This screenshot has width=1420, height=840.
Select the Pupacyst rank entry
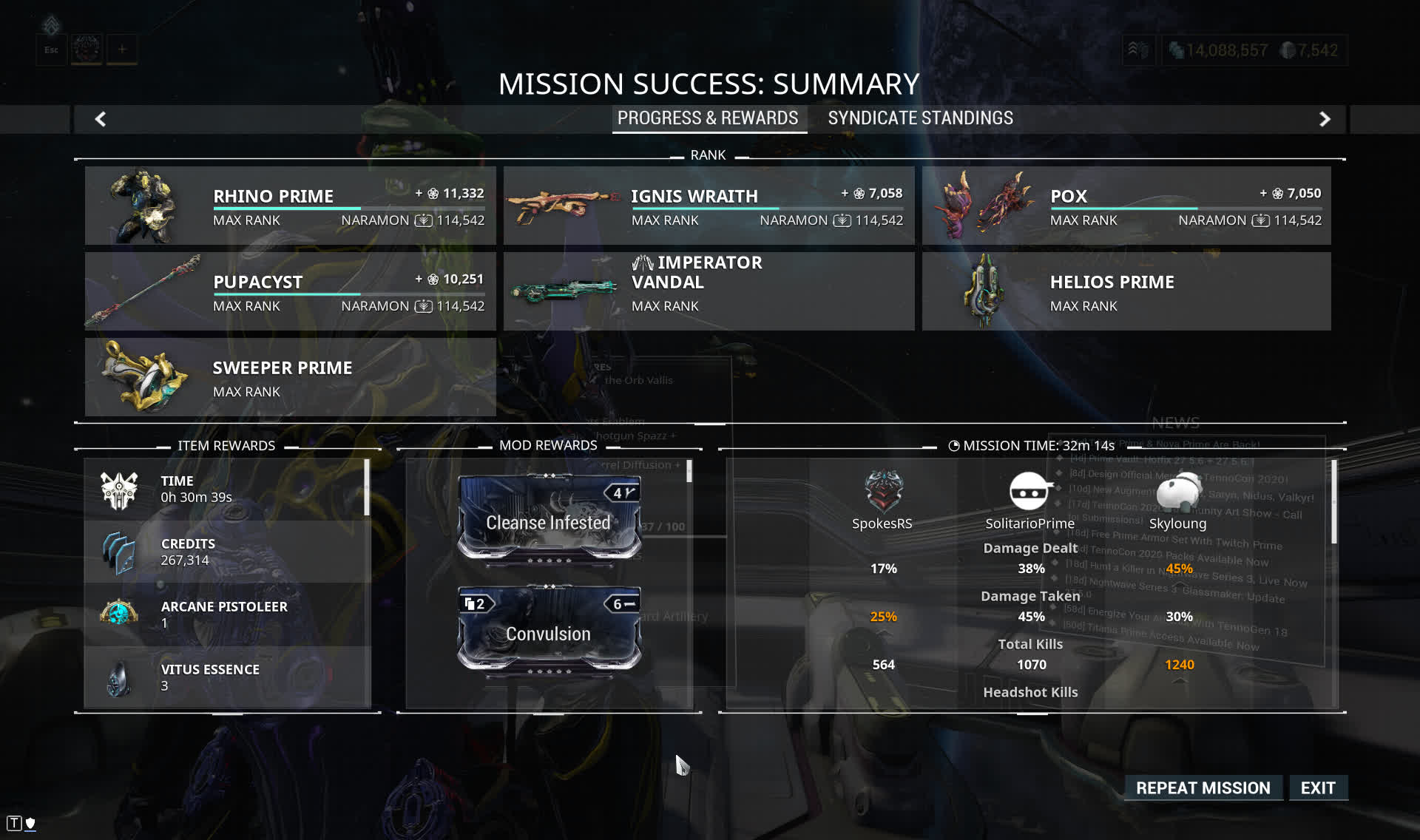point(290,291)
